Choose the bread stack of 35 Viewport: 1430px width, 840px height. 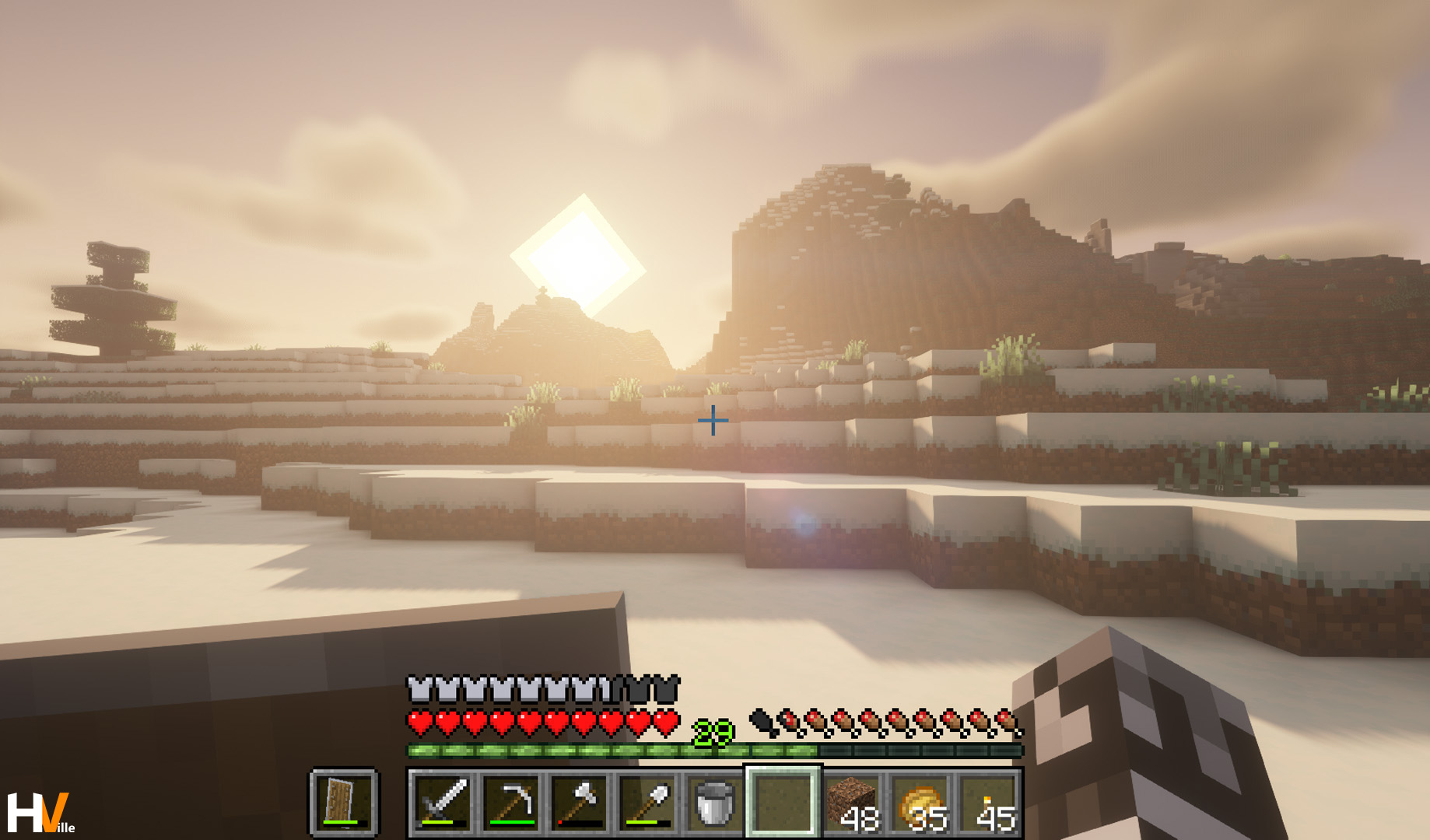coord(920,803)
